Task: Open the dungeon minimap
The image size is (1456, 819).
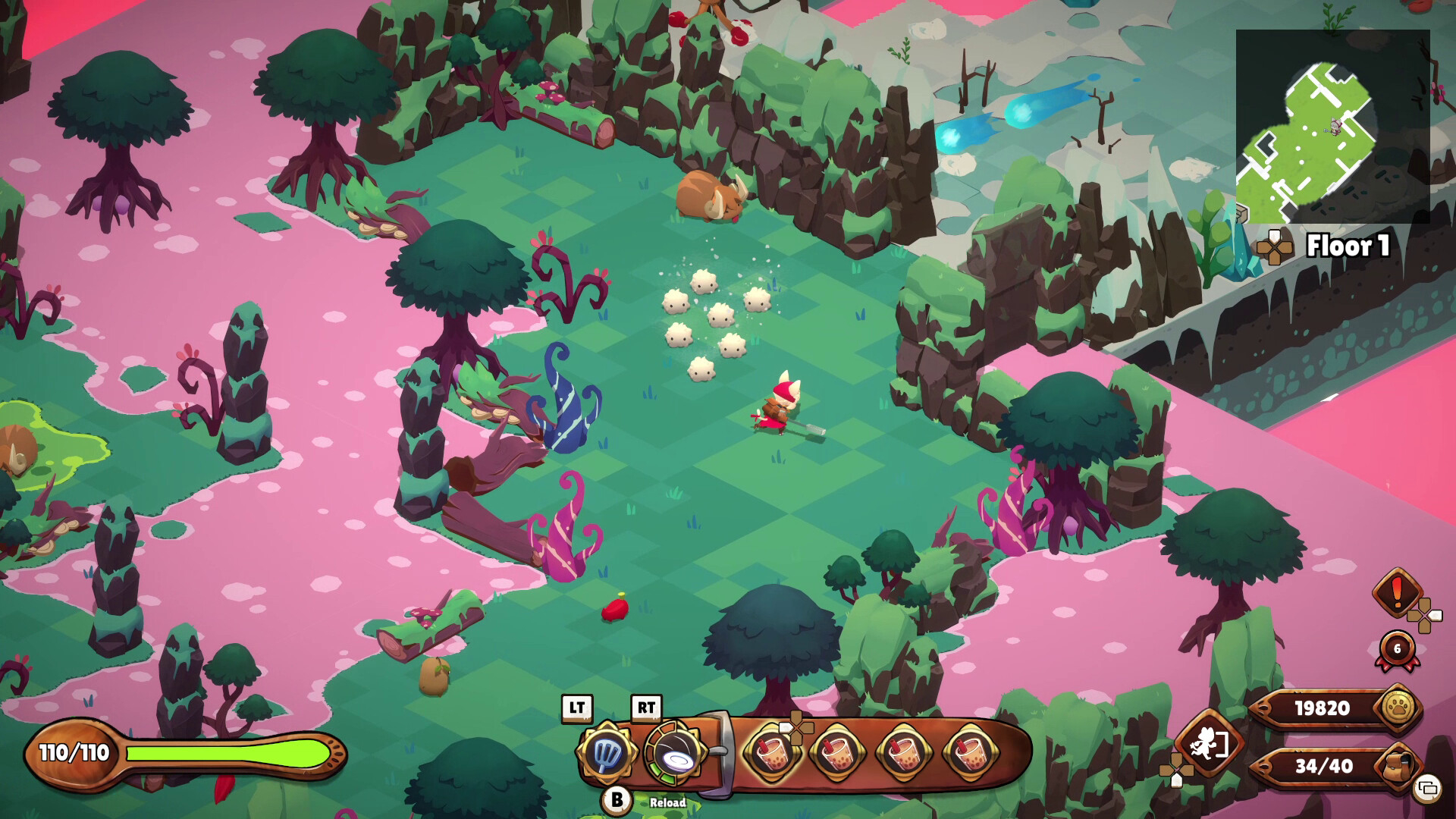Action: [x=1332, y=127]
